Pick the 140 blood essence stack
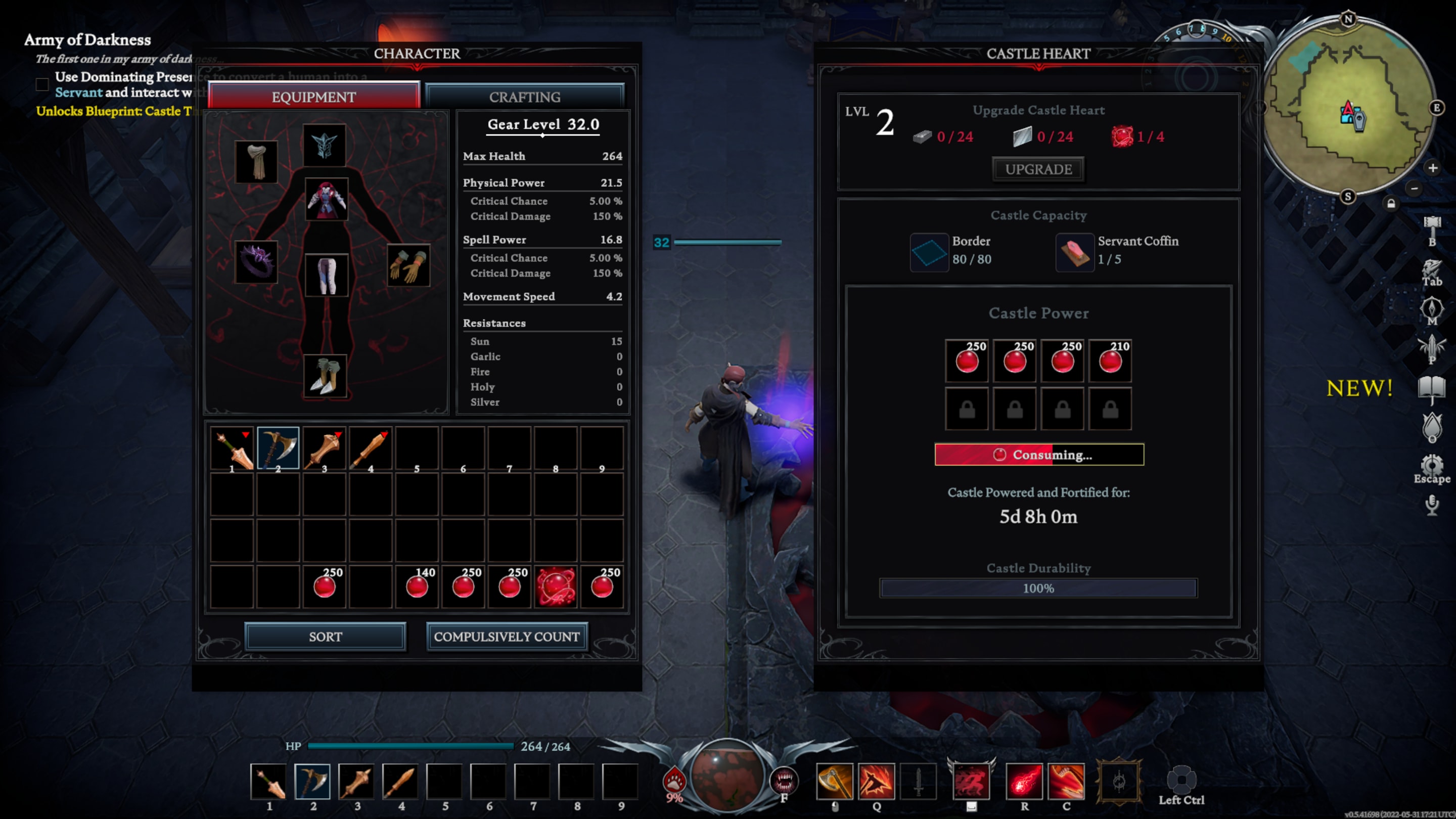The height and width of the screenshot is (819, 1456). coord(417,586)
